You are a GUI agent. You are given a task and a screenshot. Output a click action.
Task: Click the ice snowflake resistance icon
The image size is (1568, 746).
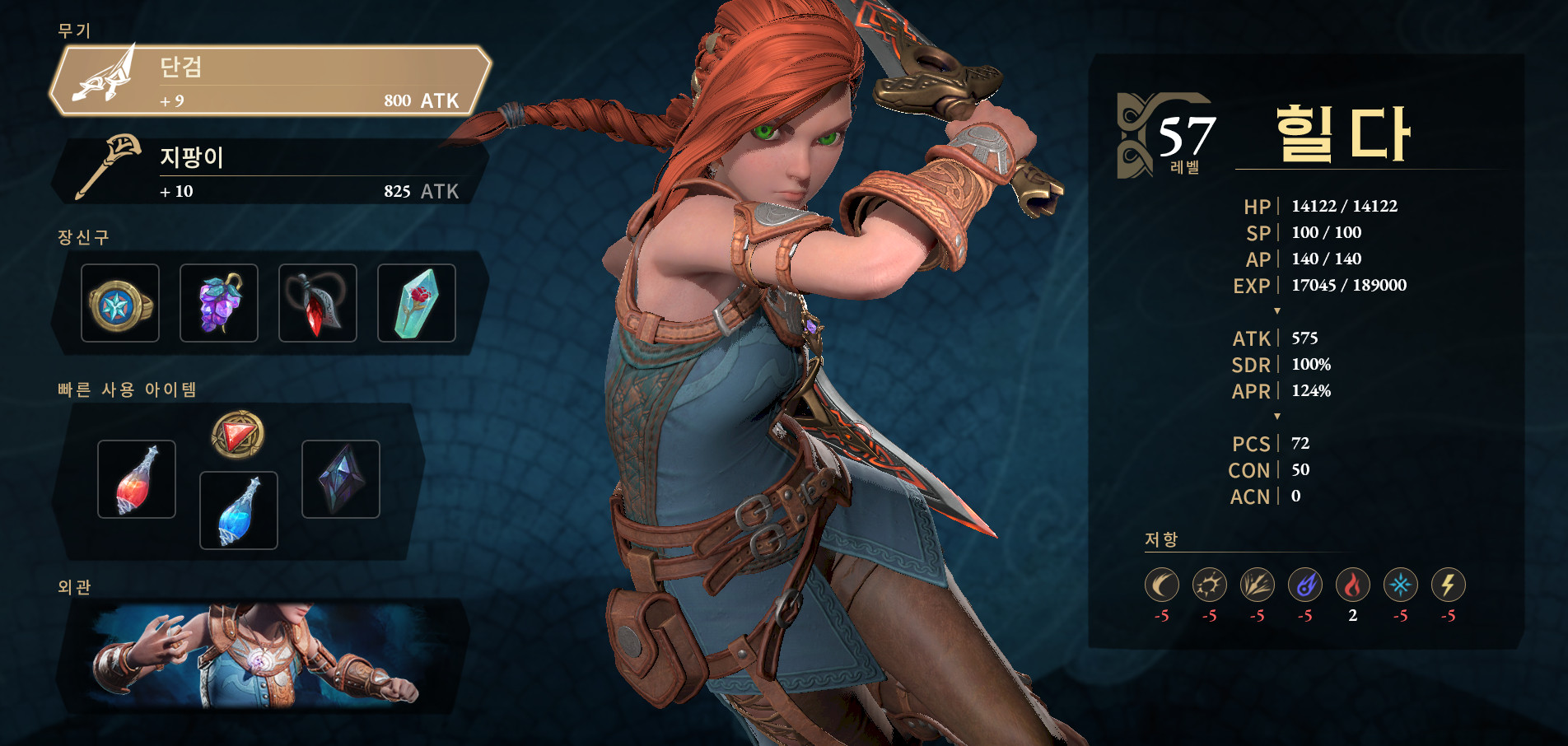pyautogui.click(x=1402, y=586)
